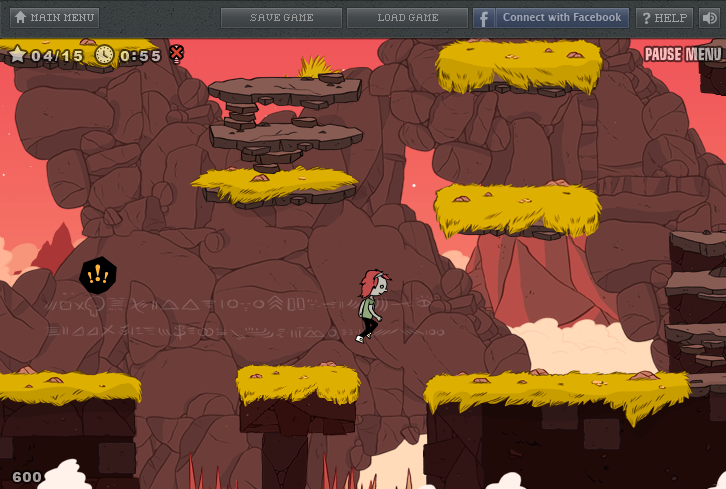The width and height of the screenshot is (726, 489).
Task: Open the Help screen
Action: pyautogui.click(x=664, y=18)
